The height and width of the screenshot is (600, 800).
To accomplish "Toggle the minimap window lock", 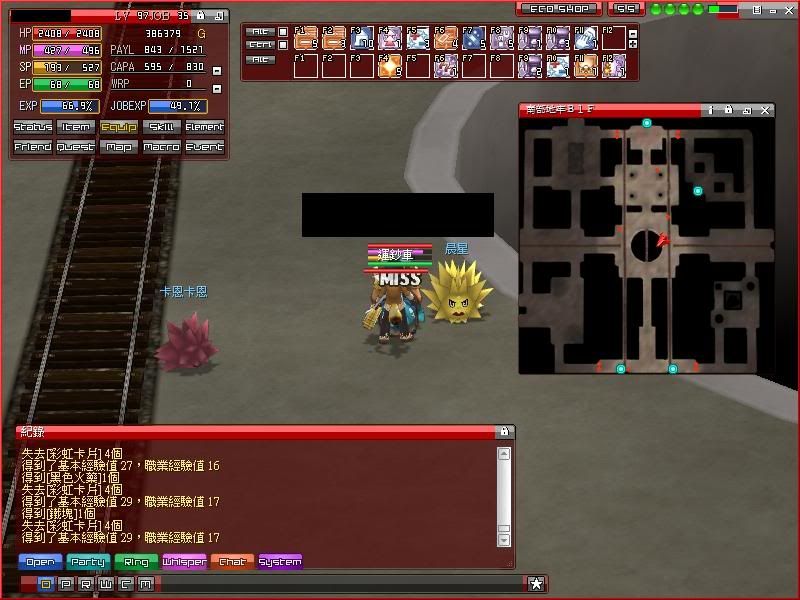I will pyautogui.click(x=729, y=110).
